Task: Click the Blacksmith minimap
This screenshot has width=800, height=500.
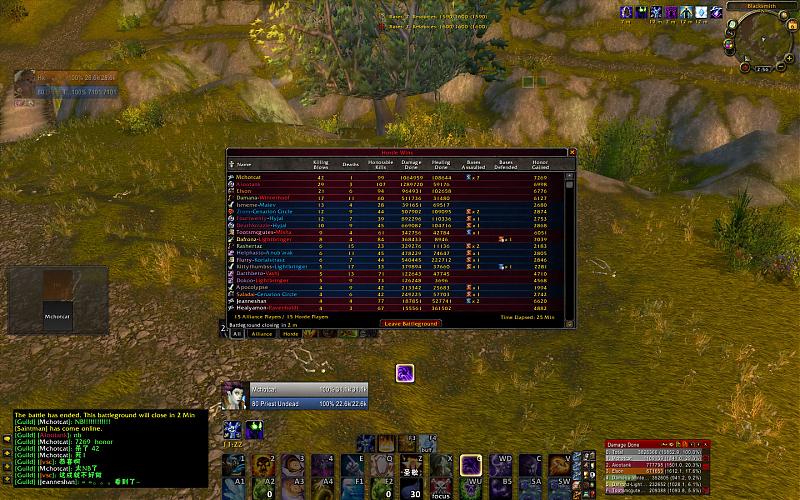Action: tap(762, 40)
